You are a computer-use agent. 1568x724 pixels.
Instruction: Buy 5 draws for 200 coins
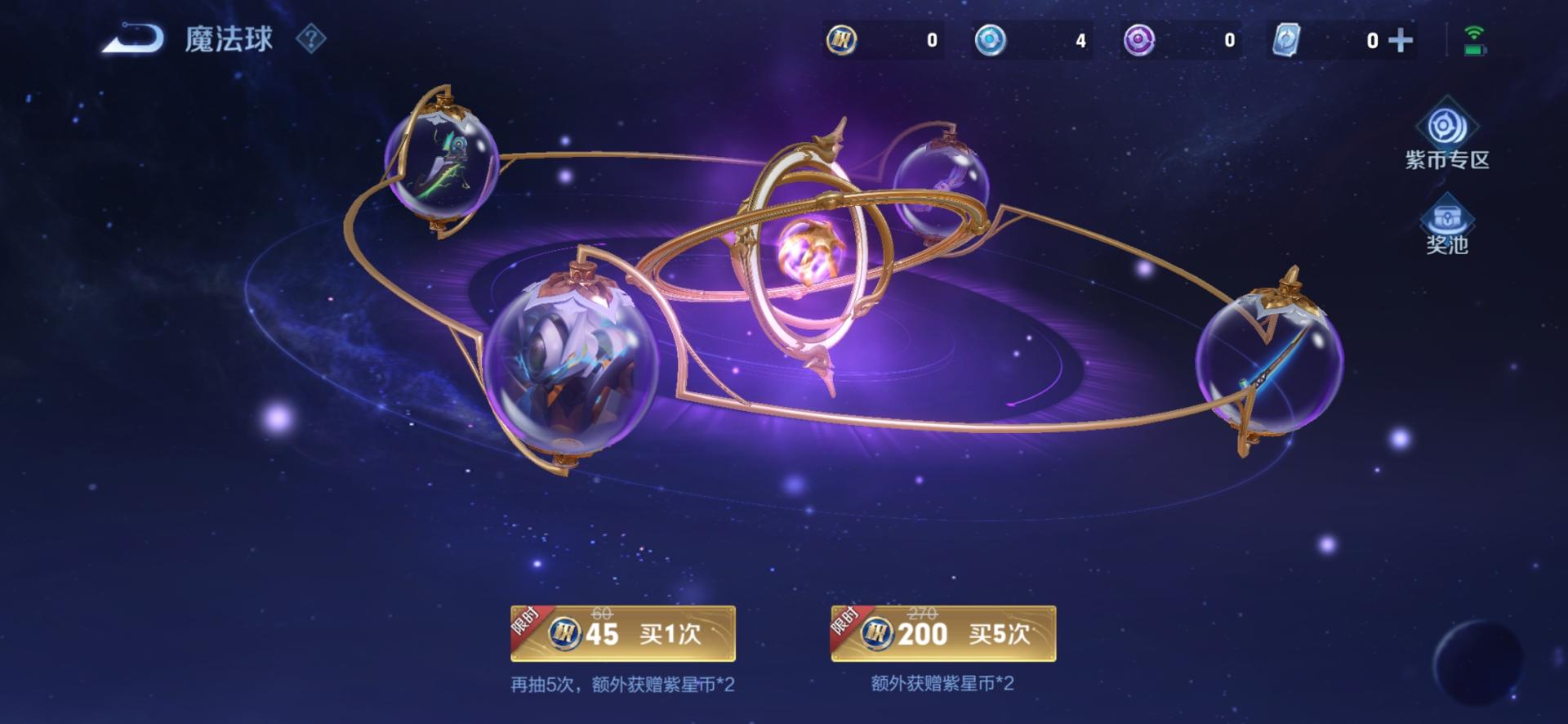[943, 633]
